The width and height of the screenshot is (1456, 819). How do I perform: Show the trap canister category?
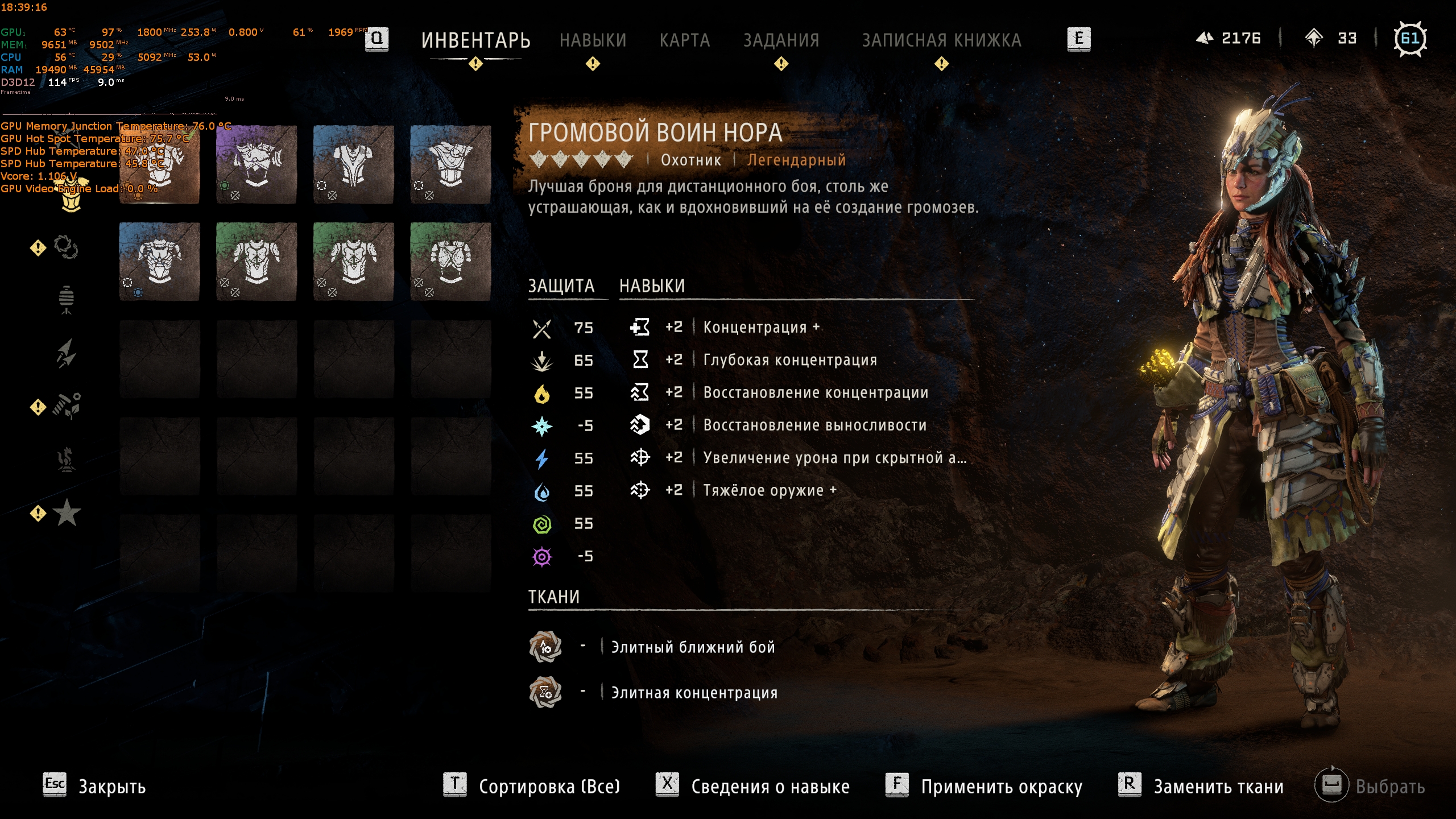[x=67, y=300]
